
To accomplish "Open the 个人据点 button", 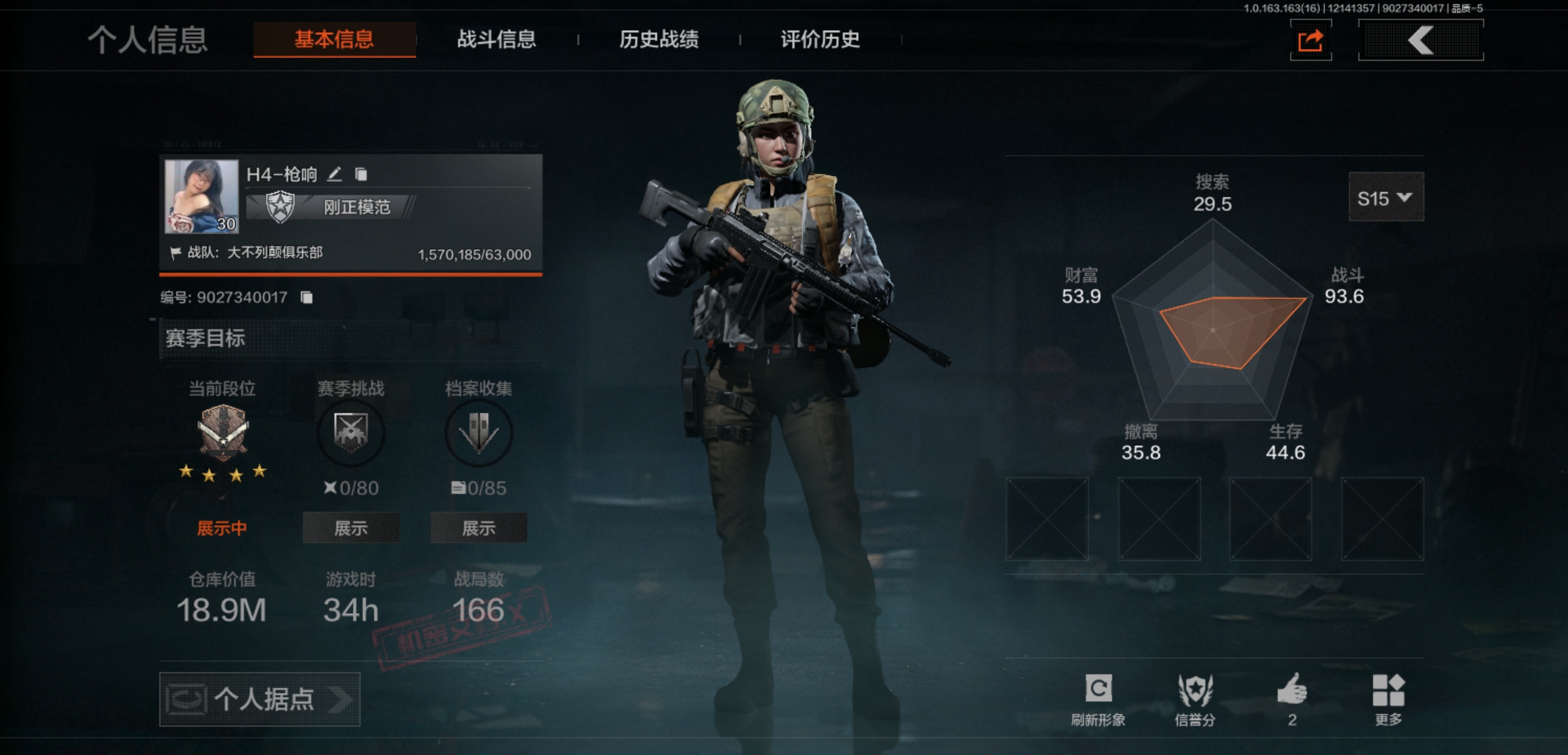I will (x=260, y=699).
